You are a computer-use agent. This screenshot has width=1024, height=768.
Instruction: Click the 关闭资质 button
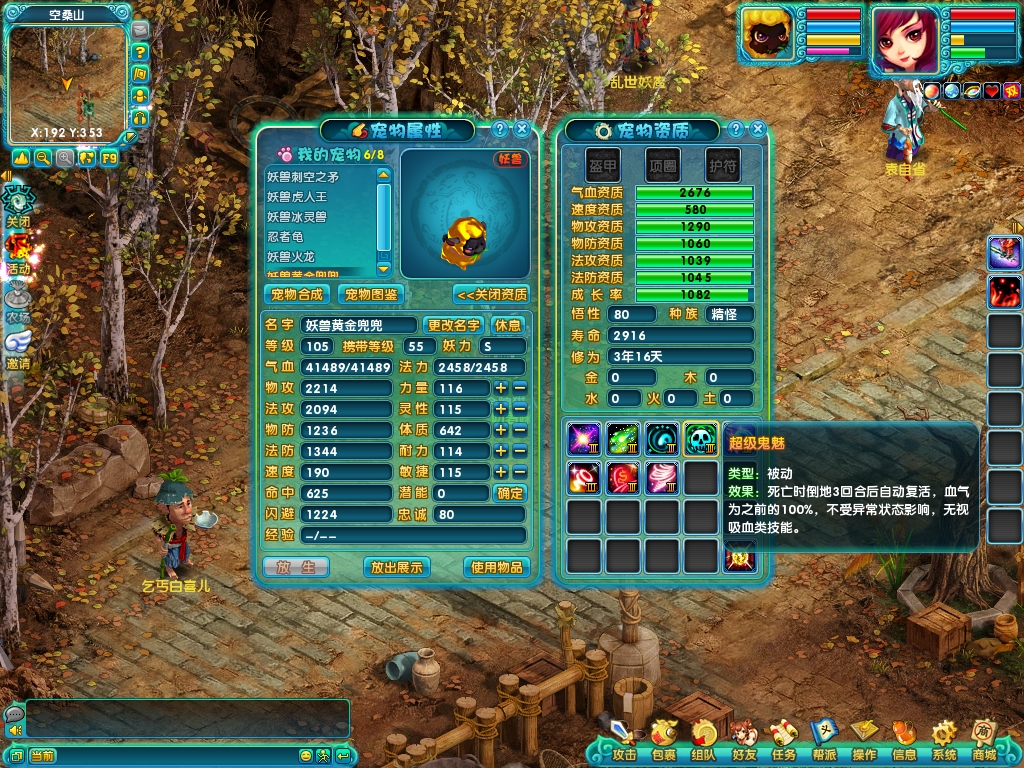coord(491,294)
